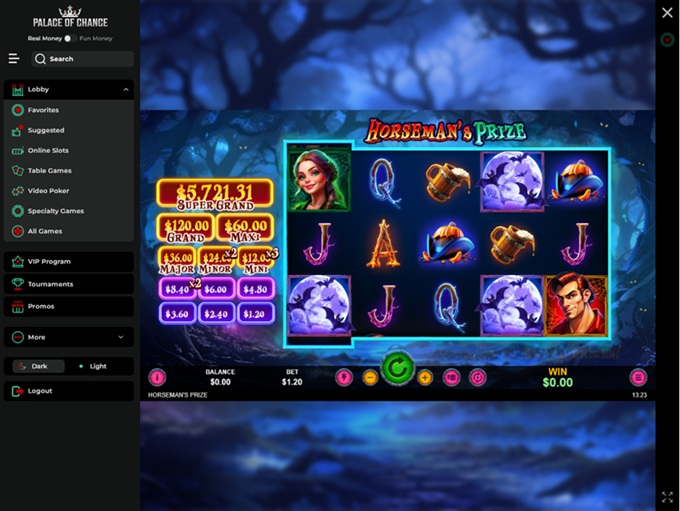
Task: Close the game with the X button
Action: pos(667,13)
